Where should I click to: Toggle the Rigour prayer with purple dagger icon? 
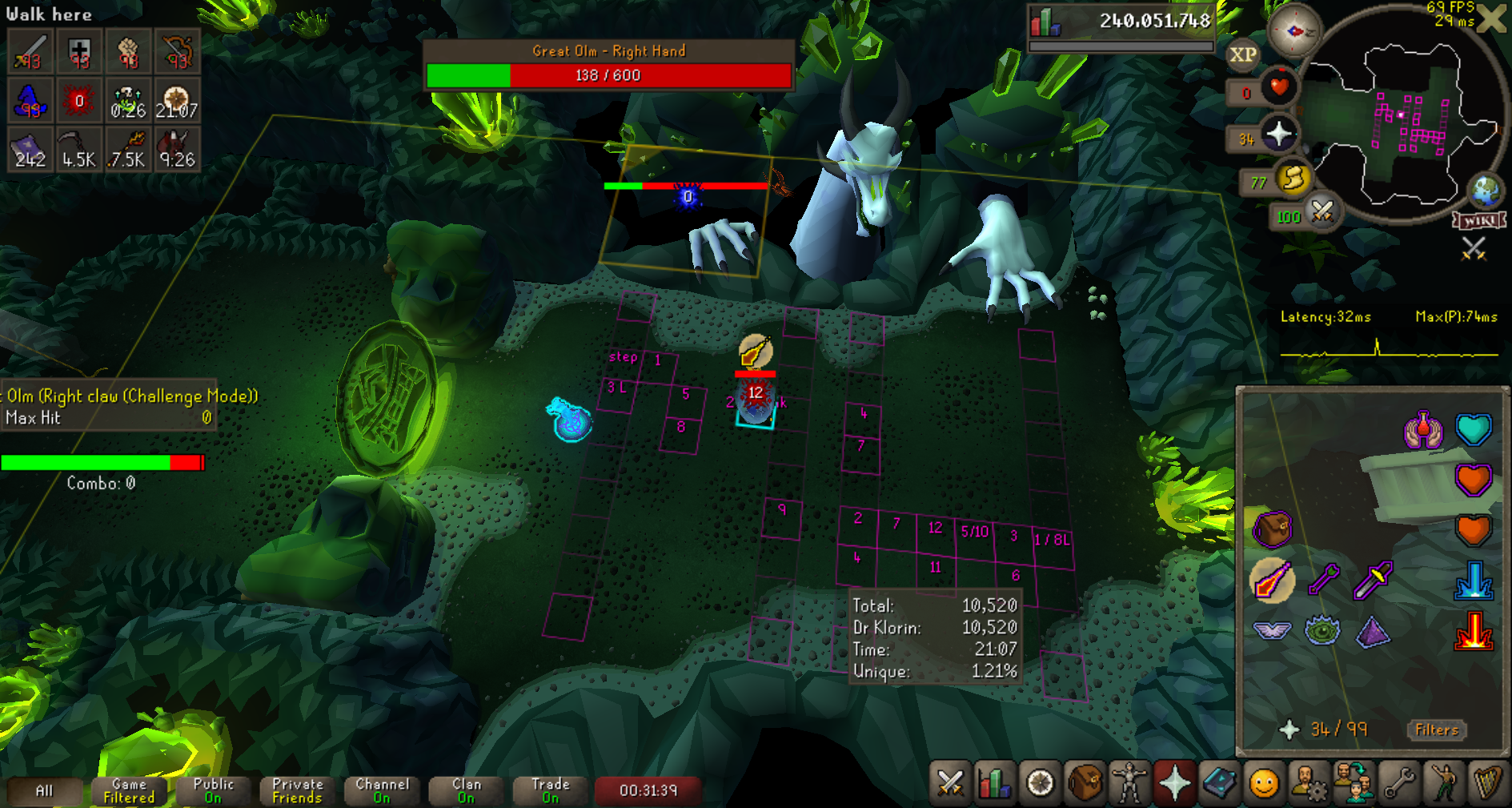click(1373, 580)
